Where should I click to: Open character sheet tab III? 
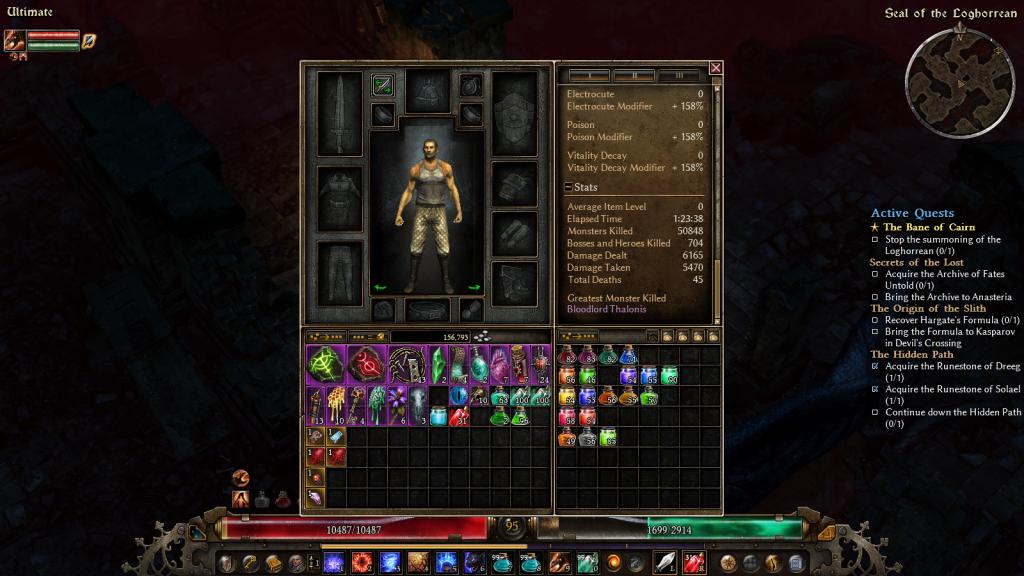[680, 76]
